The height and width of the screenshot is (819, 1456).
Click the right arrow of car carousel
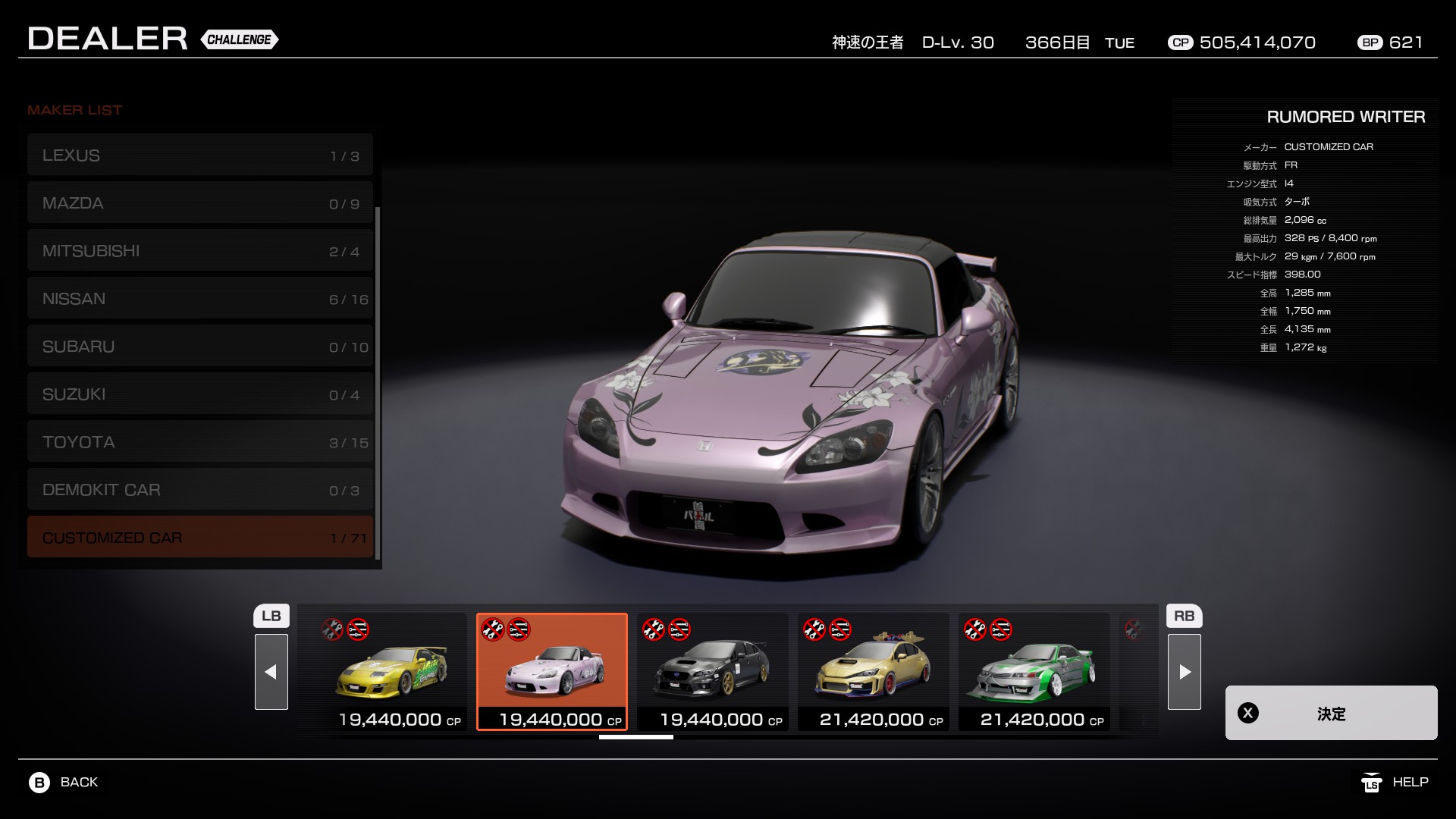tap(1185, 672)
